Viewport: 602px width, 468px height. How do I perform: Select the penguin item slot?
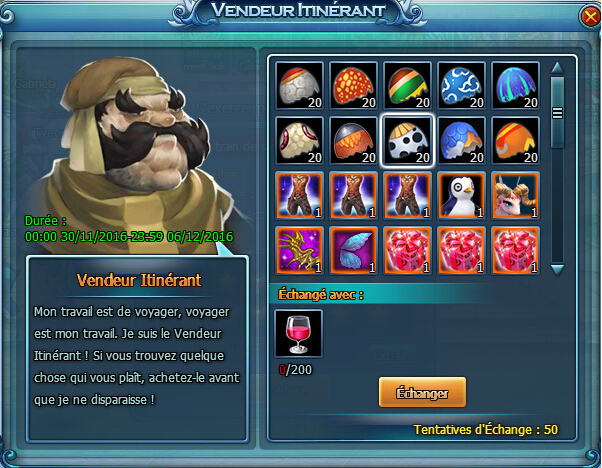(x=462, y=195)
